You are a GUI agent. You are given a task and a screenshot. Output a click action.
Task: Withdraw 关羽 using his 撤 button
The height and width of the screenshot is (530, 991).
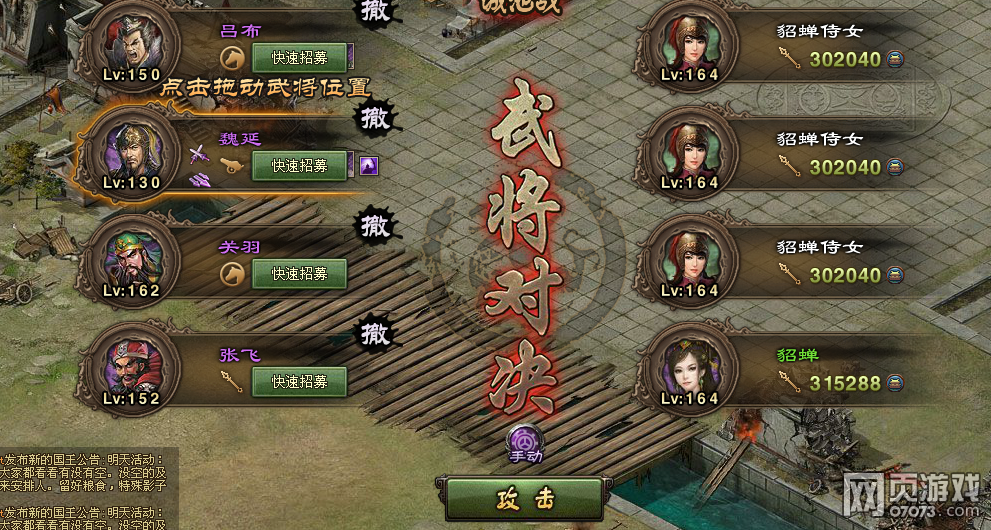point(375,224)
